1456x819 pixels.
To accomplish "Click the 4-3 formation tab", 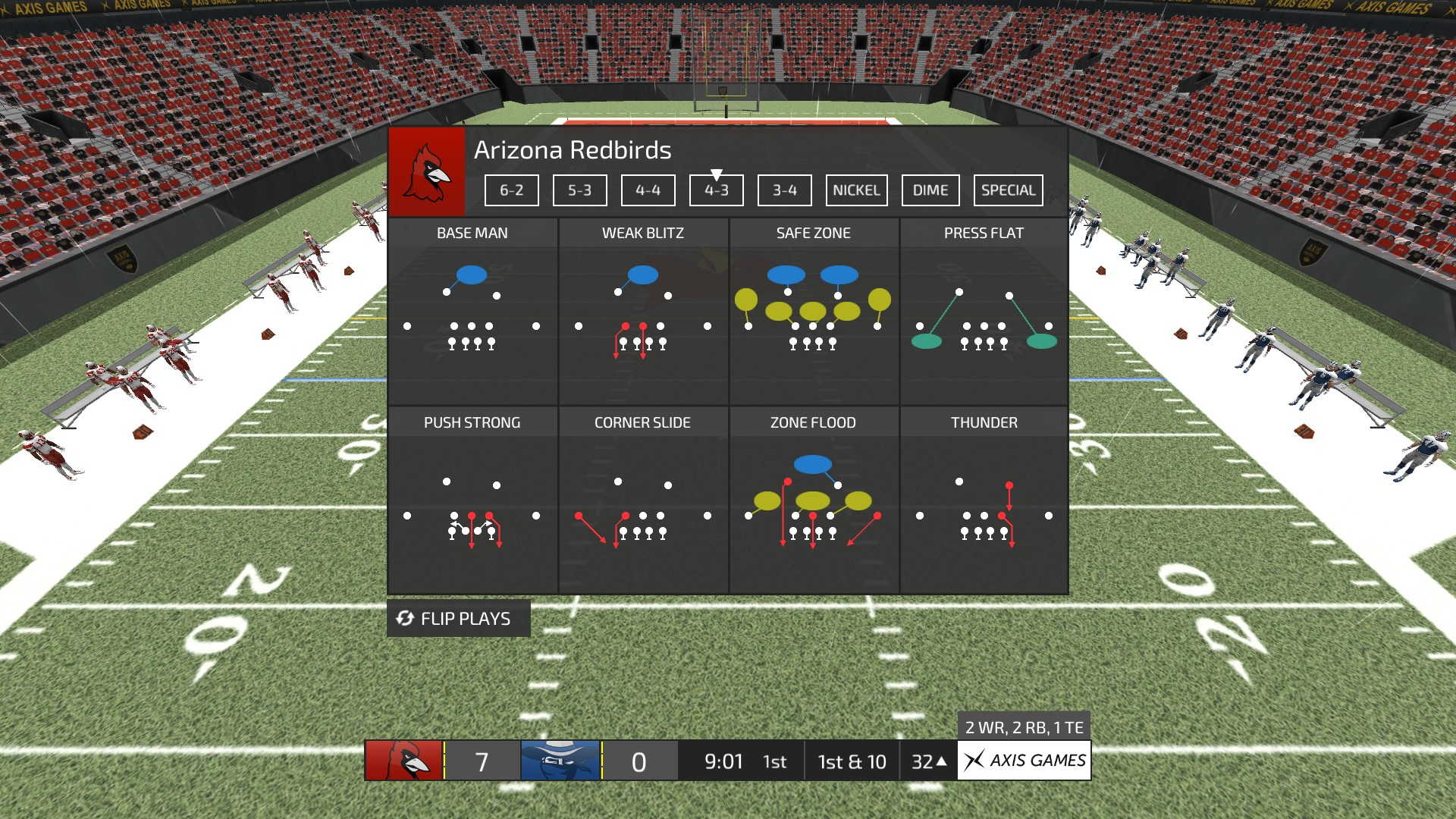I will (716, 190).
